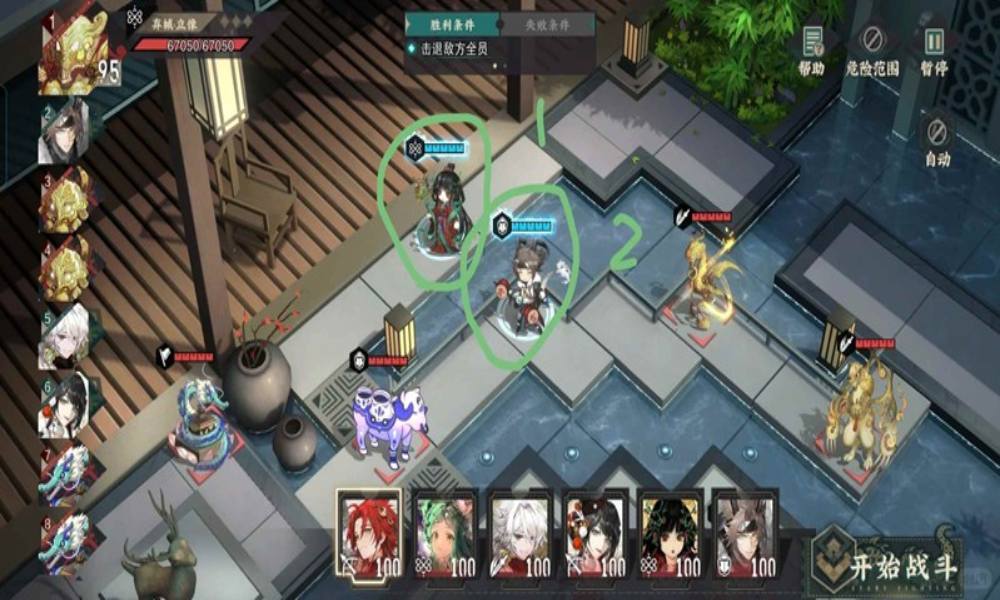The width and height of the screenshot is (1000, 600).
Task: Click turn-order portrait number 6, black-haired
Action: click(x=64, y=404)
